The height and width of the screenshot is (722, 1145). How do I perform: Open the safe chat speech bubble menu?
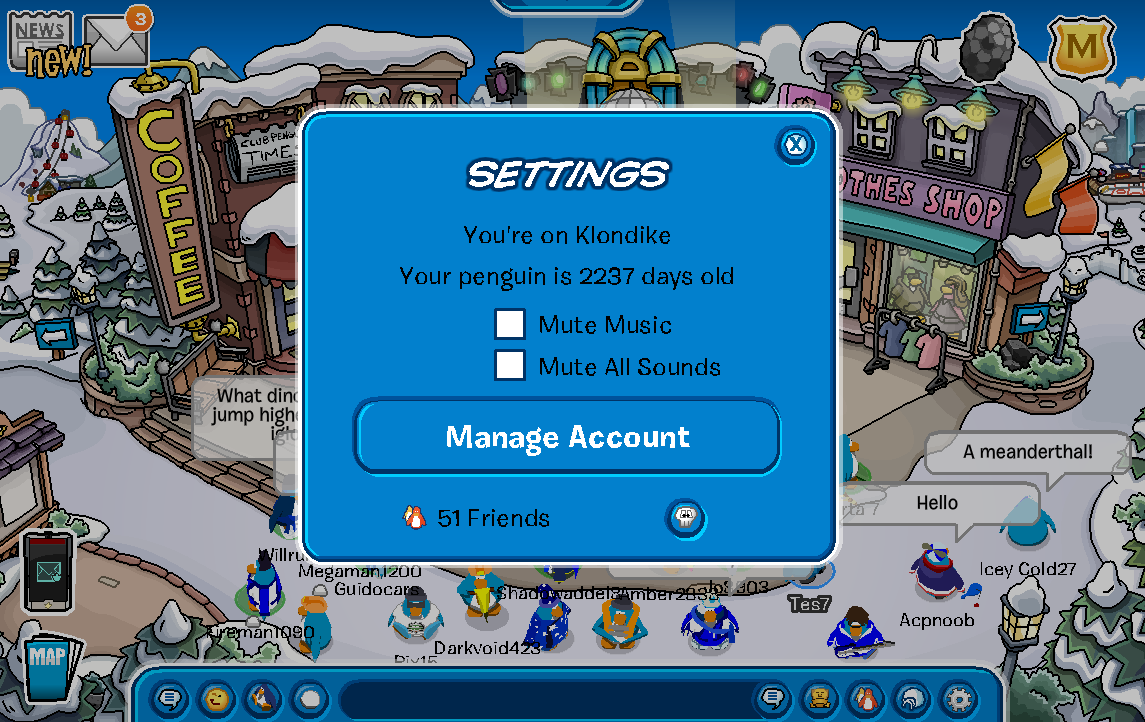click(170, 698)
